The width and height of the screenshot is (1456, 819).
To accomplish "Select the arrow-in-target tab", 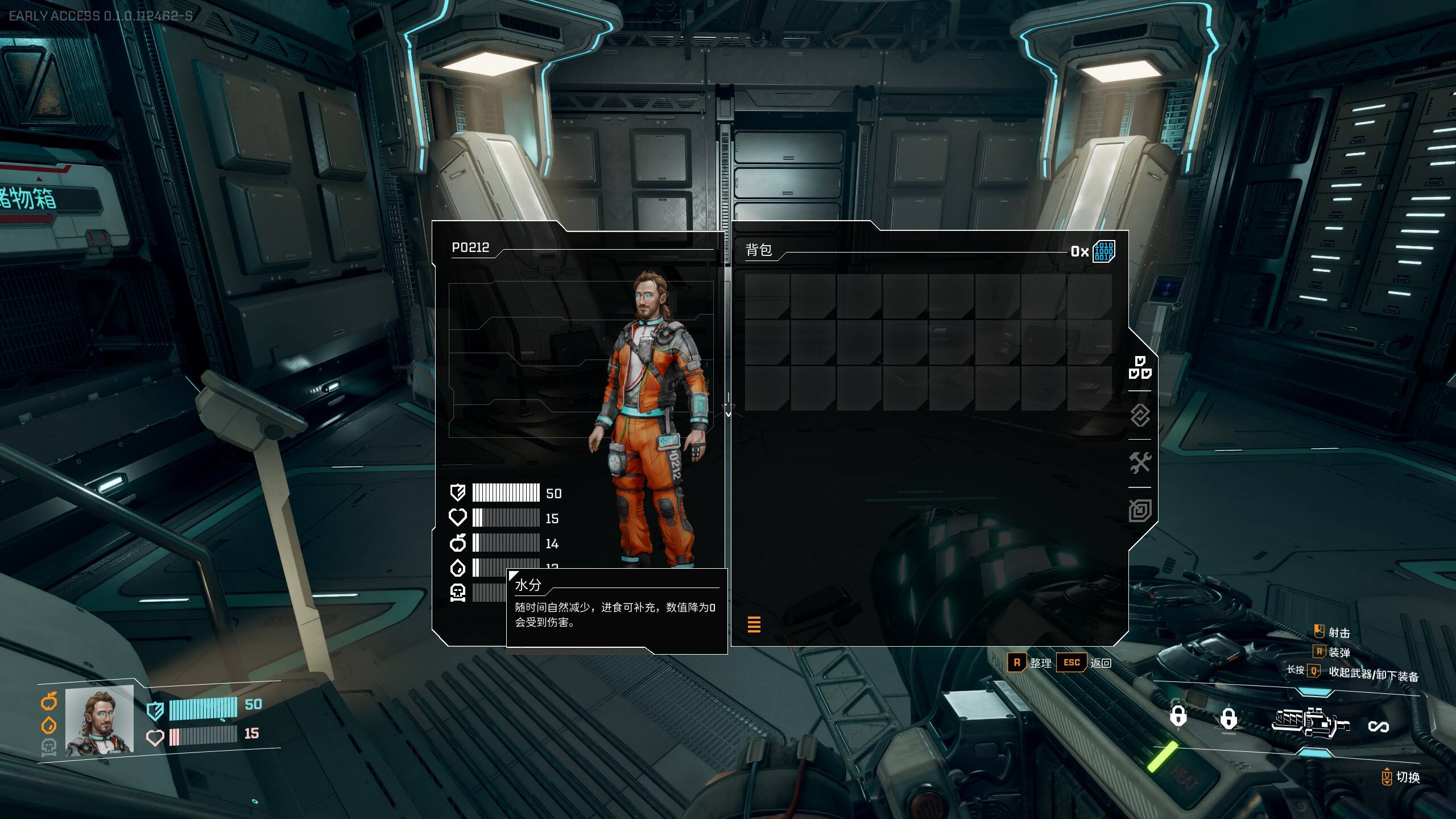I will coord(1140,510).
